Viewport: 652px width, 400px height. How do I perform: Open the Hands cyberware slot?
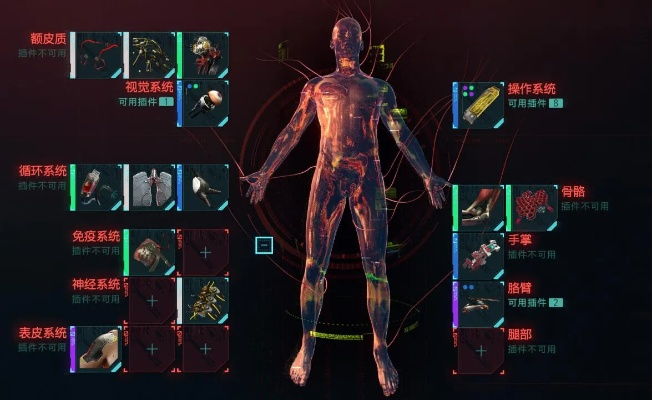[479, 256]
